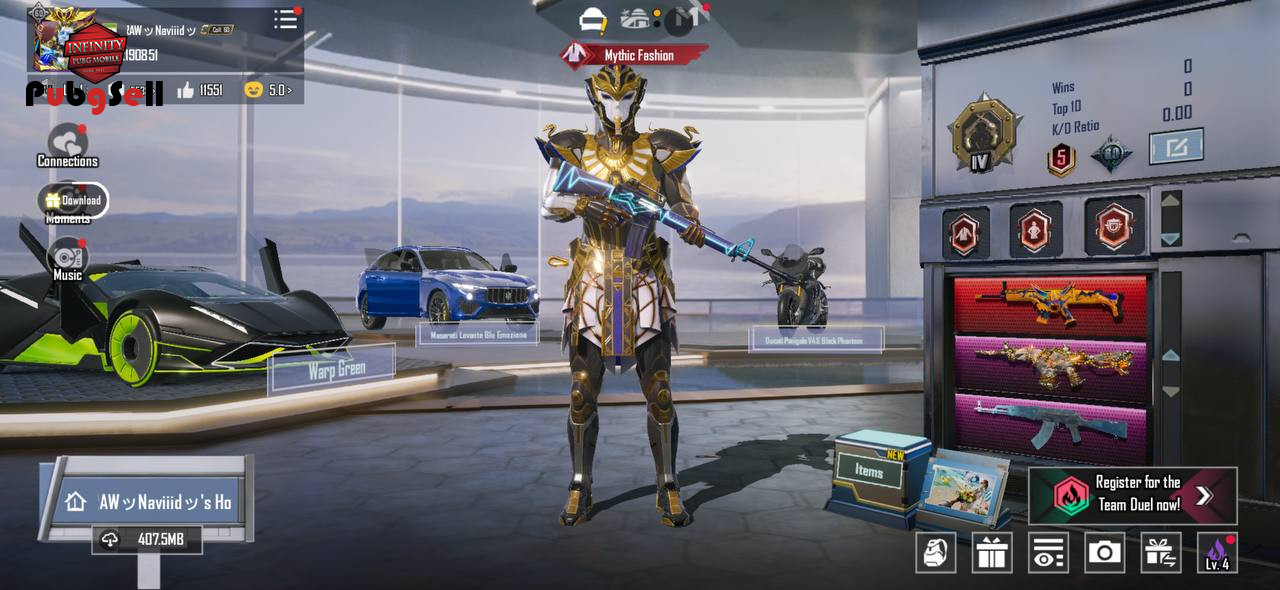Select the silver AK rifle skin slot
Image resolution: width=1280 pixels, height=590 pixels.
tap(1049, 423)
